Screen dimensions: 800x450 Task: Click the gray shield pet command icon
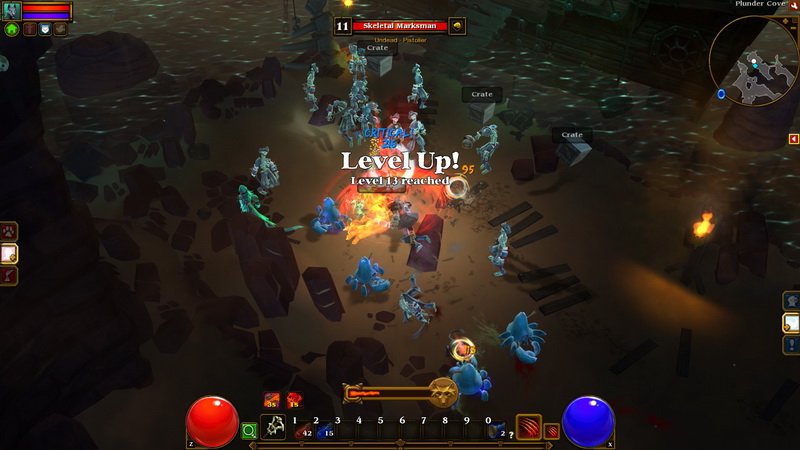[x=45, y=30]
